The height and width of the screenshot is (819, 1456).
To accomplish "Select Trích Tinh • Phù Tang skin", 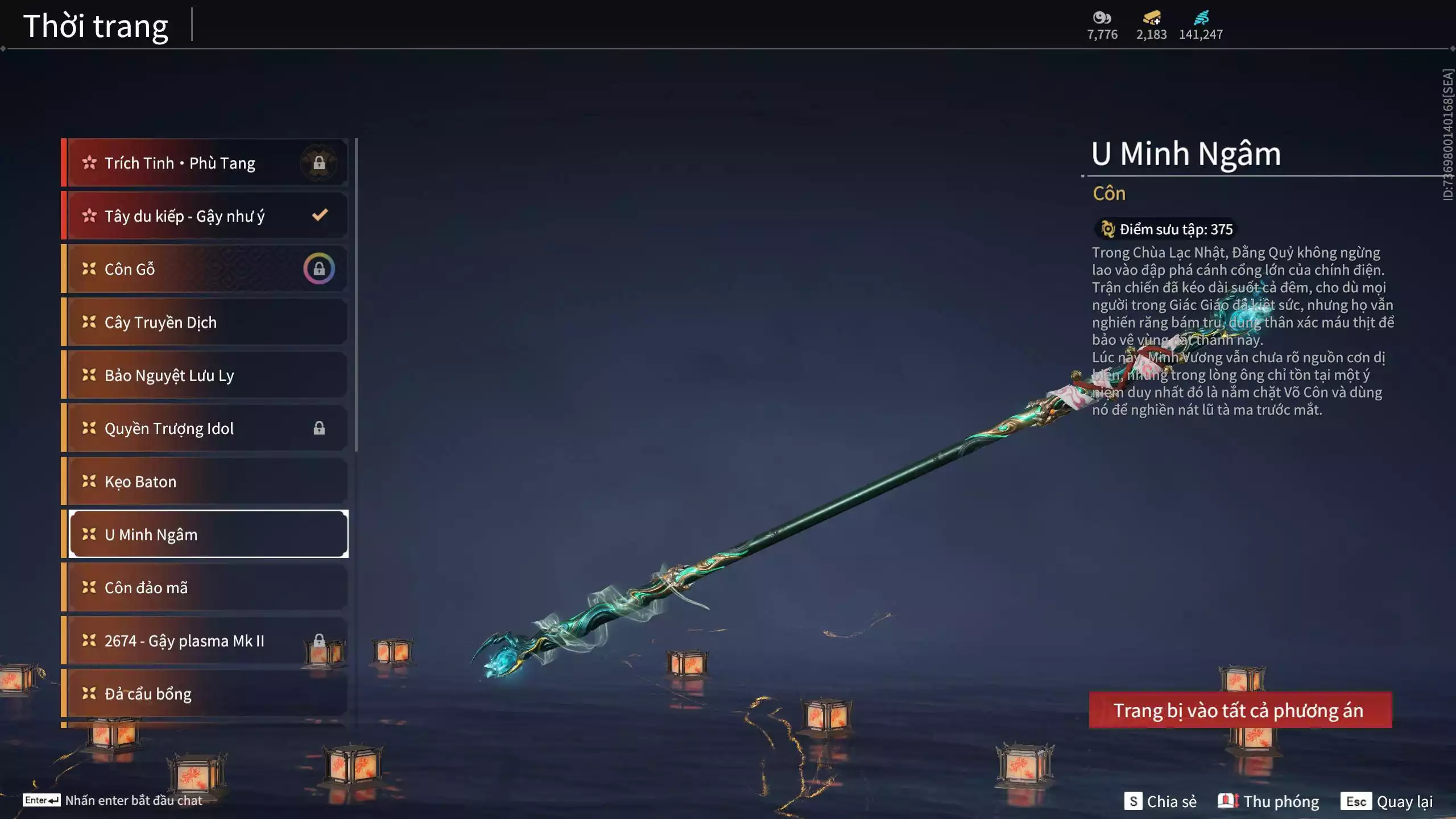I will 205,163.
